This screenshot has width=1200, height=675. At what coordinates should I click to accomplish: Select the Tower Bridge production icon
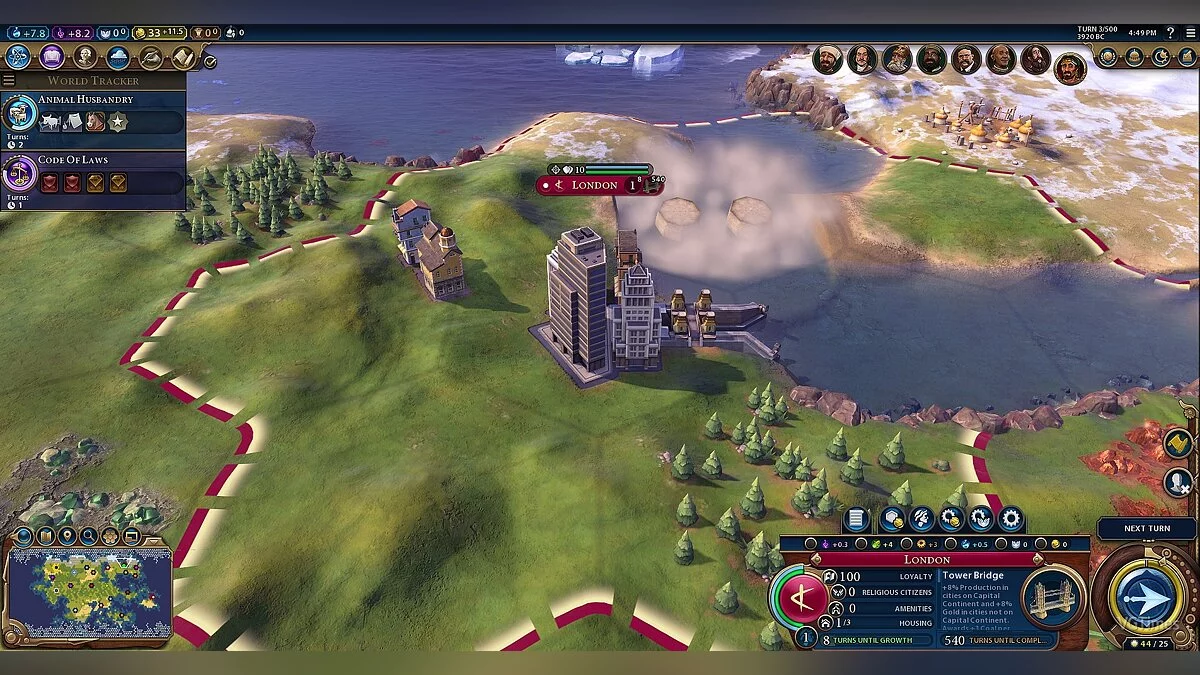(x=1052, y=599)
